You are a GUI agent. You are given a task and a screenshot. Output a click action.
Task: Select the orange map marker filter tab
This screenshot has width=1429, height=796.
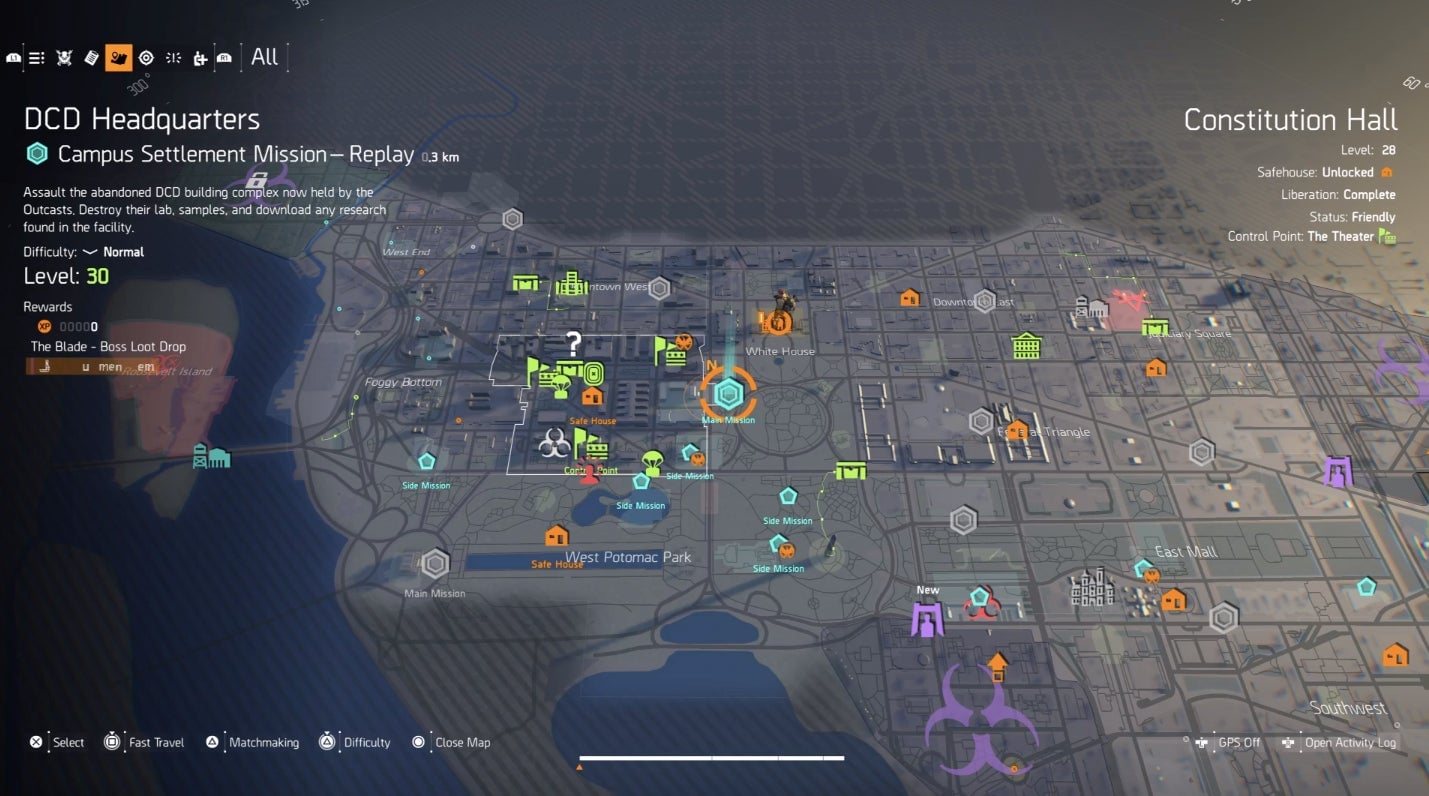(118, 57)
